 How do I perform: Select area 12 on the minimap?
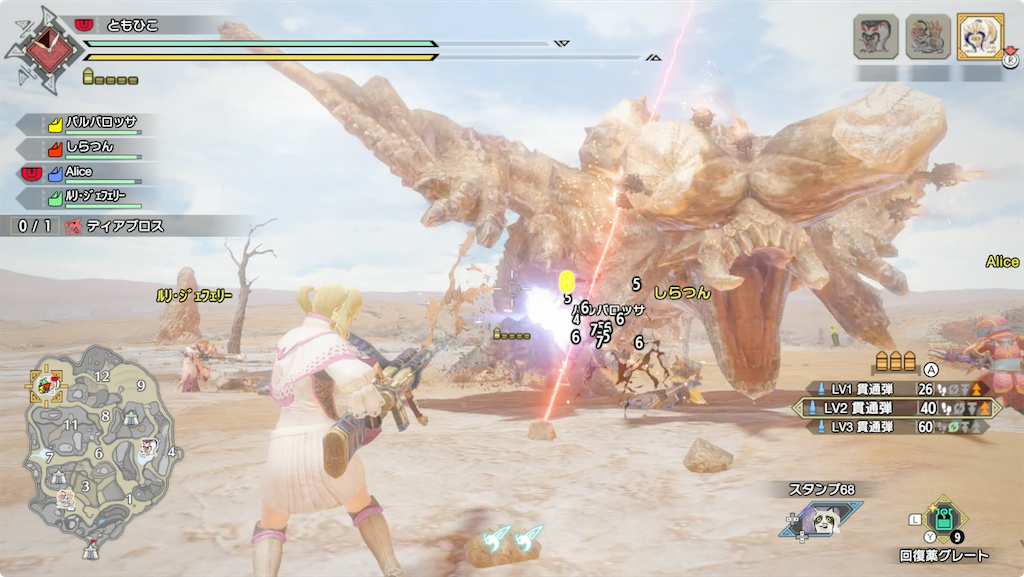[x=101, y=376]
